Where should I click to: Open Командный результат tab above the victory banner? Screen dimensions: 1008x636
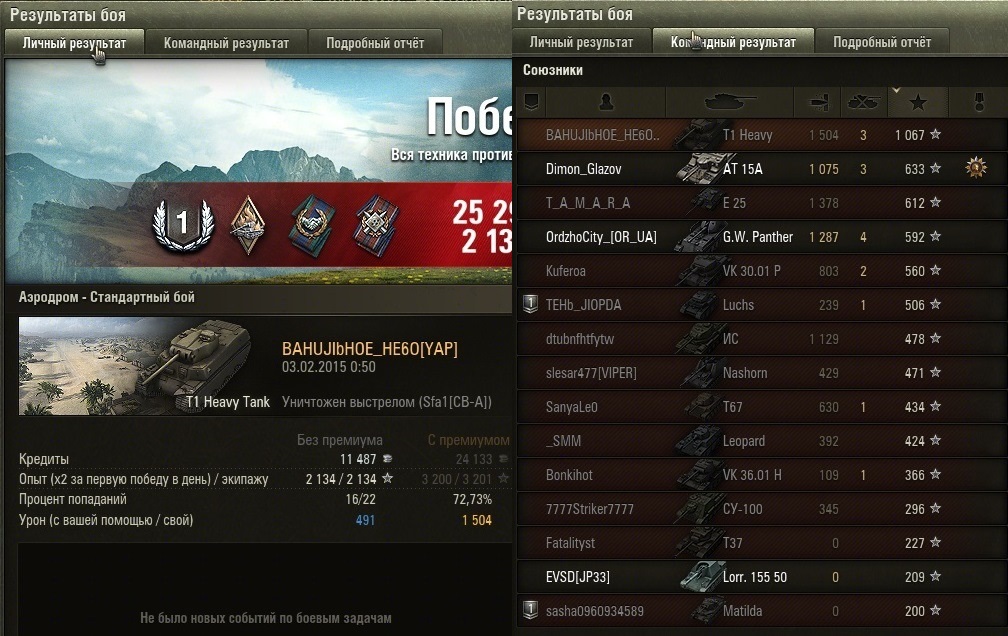pos(226,43)
